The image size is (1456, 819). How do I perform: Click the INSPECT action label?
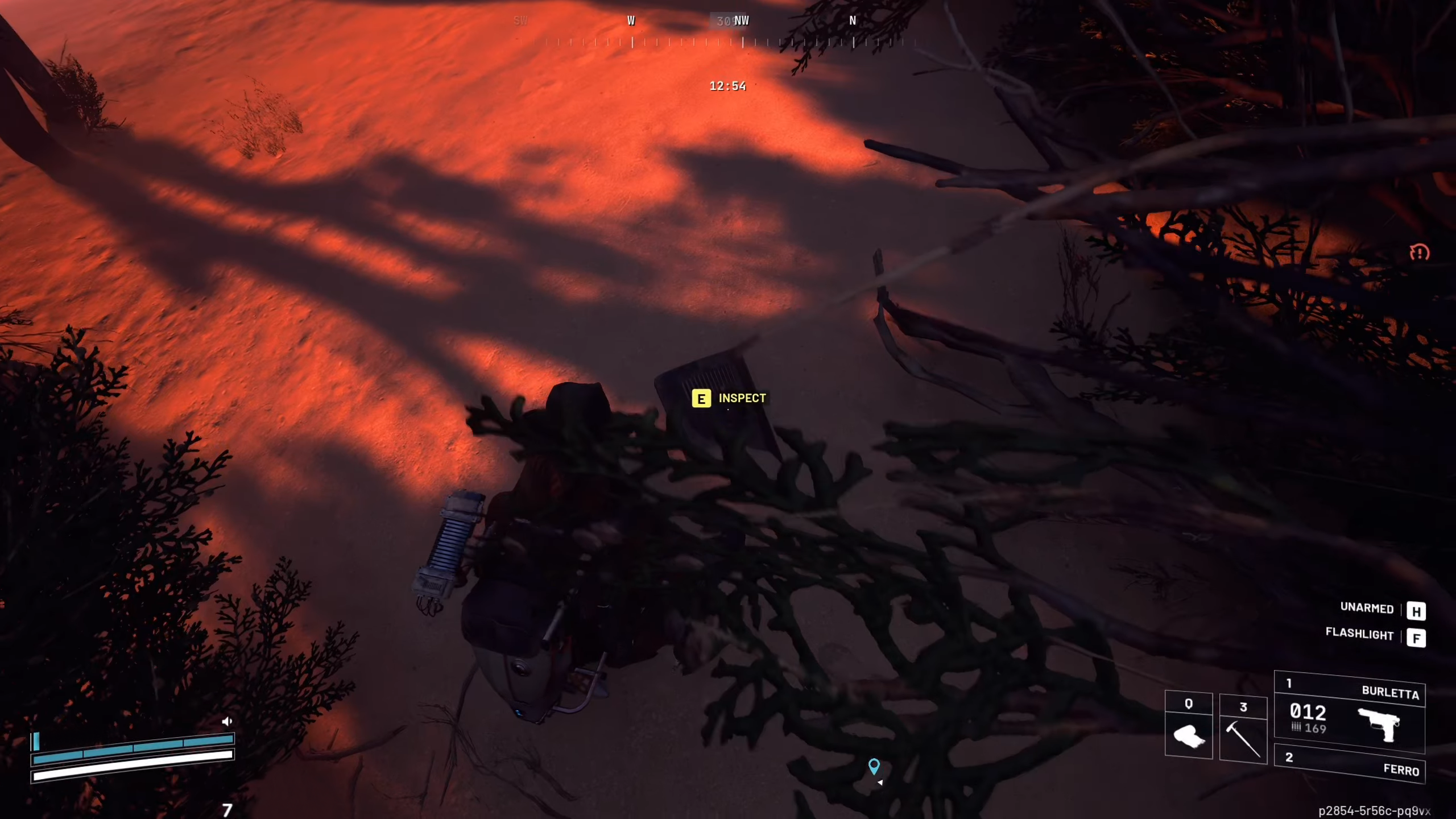coord(742,398)
